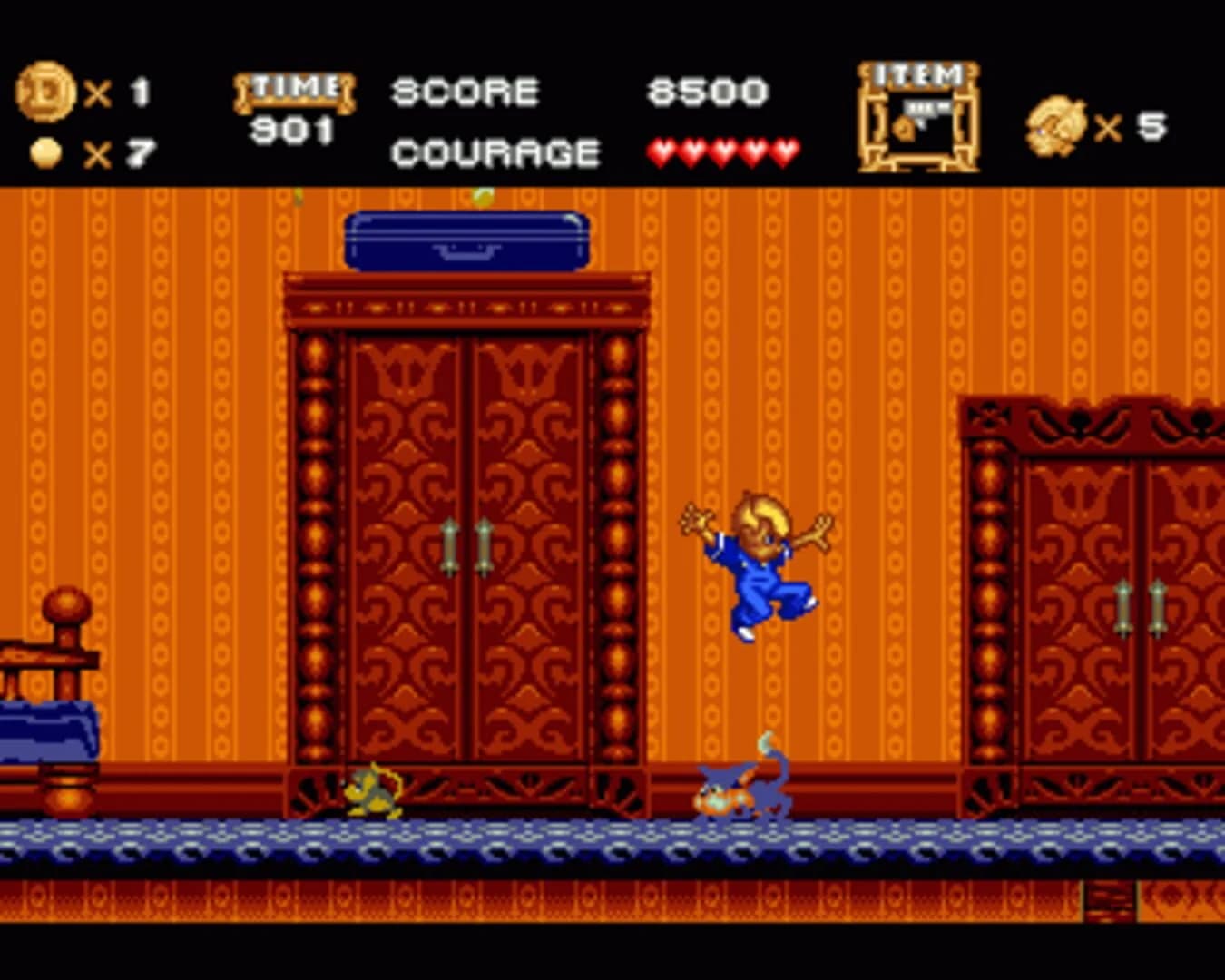Open the ITEM inventory frame
Viewport: 1225px width, 980px height.
click(x=919, y=113)
